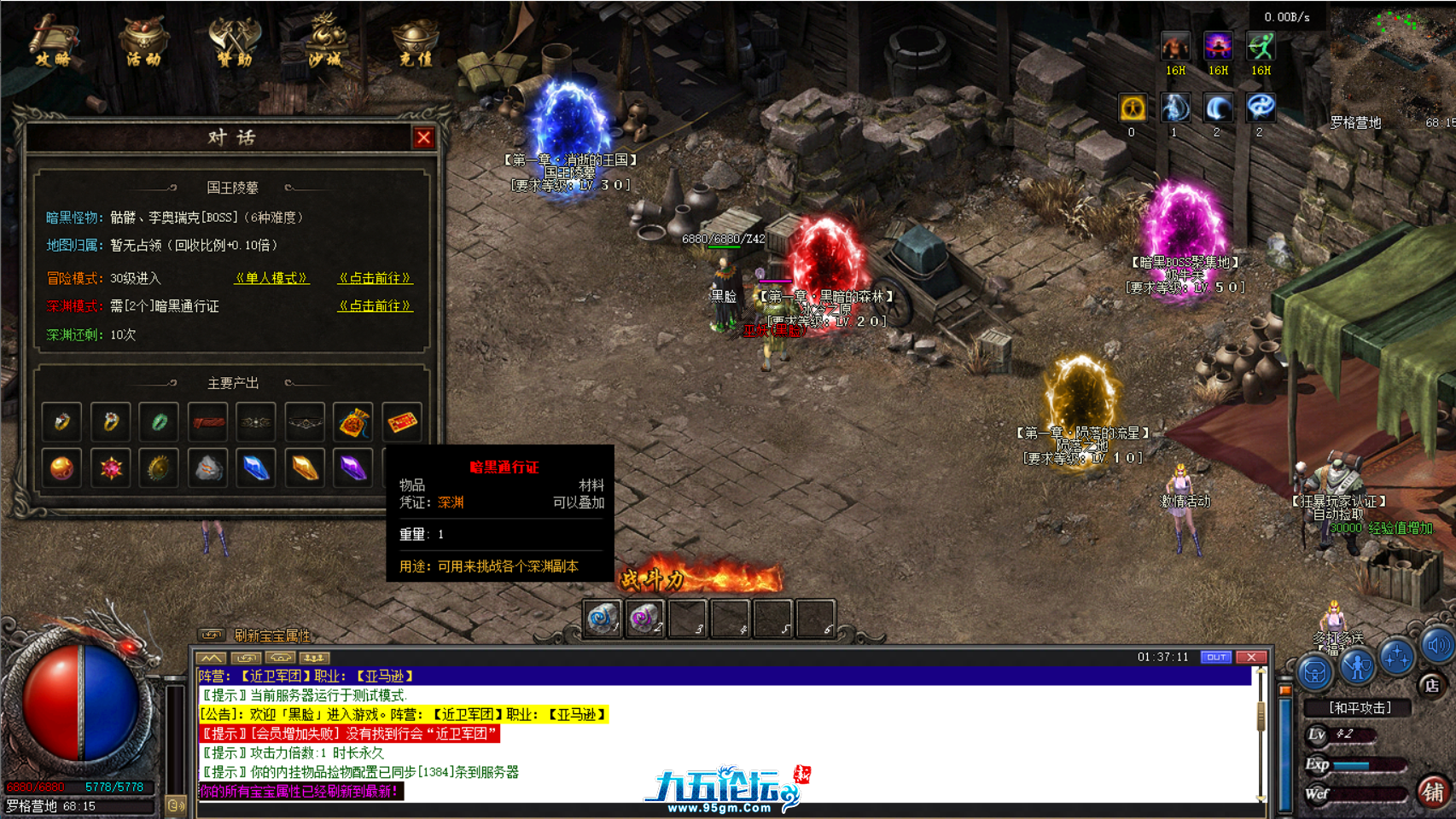Select the red flame gem reward slot
The height and width of the screenshot is (819, 1456).
[111, 468]
